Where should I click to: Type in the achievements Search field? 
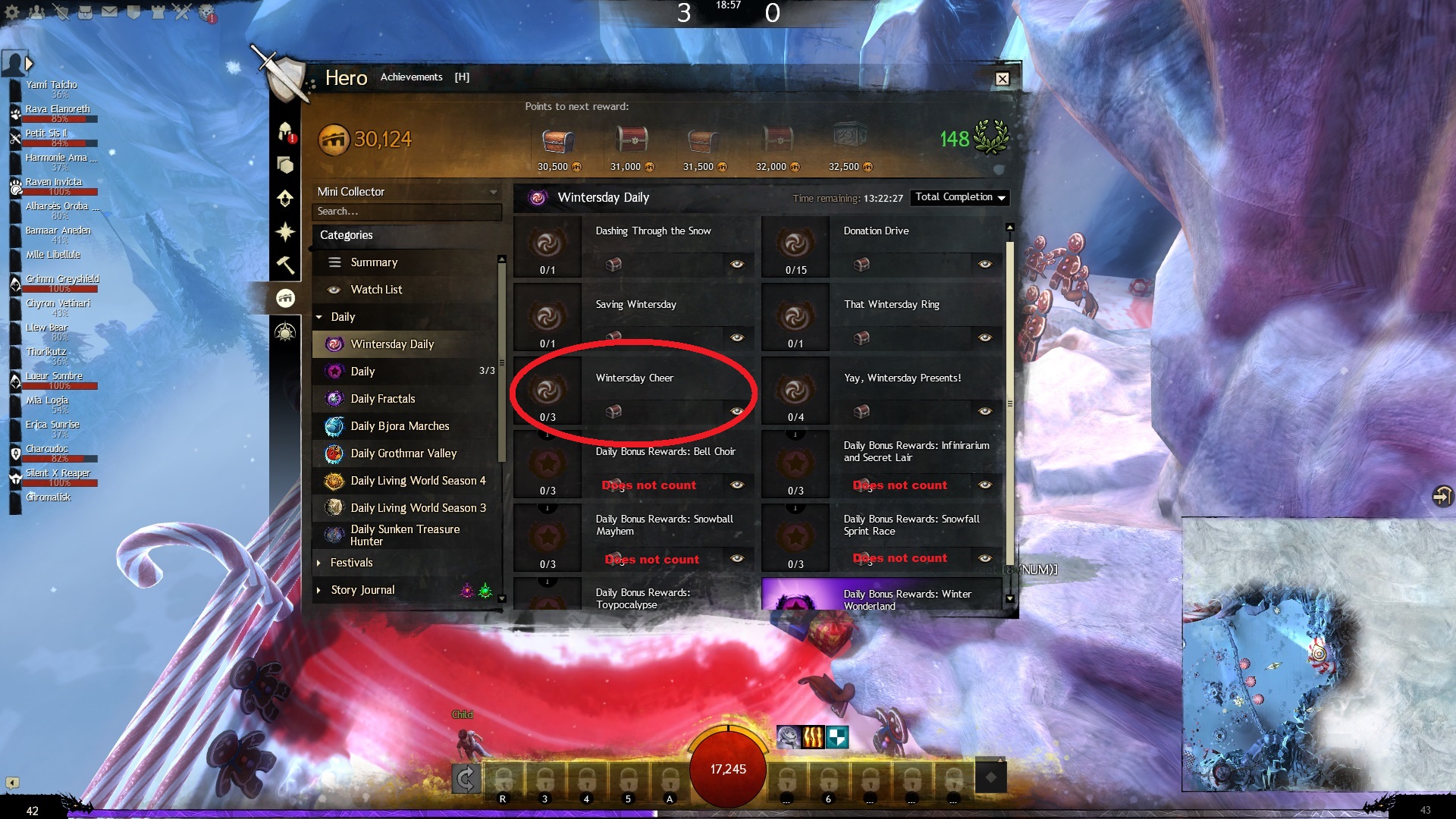coord(406,212)
